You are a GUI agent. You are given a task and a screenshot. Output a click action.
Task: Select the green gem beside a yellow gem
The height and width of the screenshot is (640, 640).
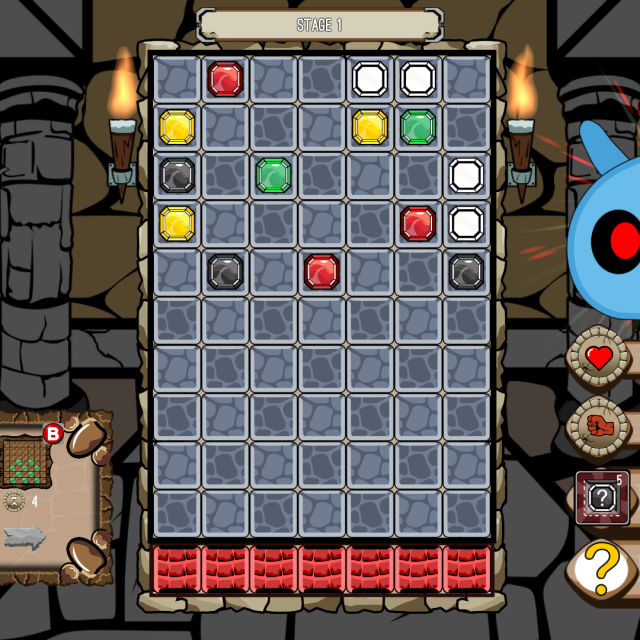coord(418,127)
